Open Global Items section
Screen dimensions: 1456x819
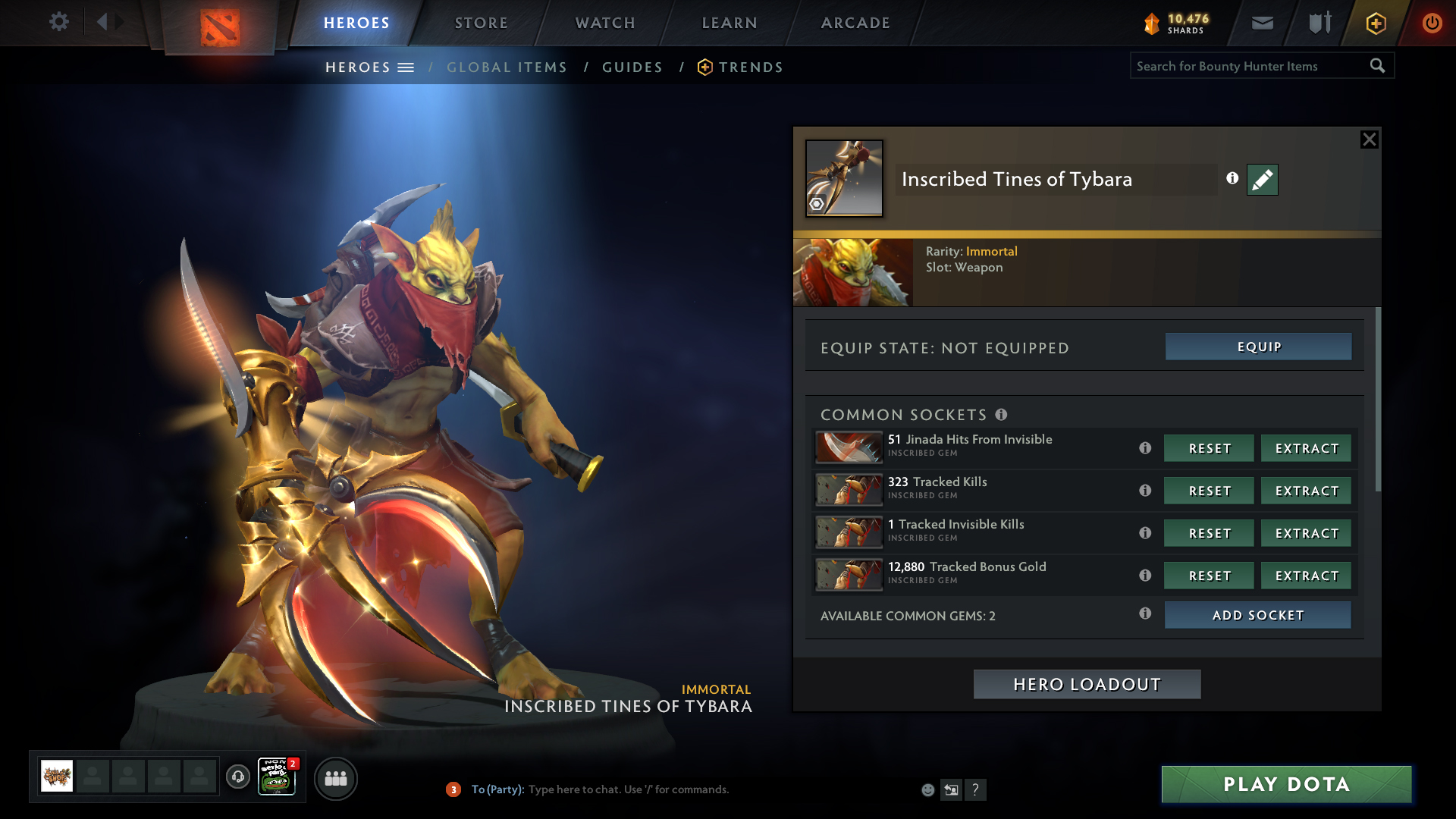click(507, 67)
